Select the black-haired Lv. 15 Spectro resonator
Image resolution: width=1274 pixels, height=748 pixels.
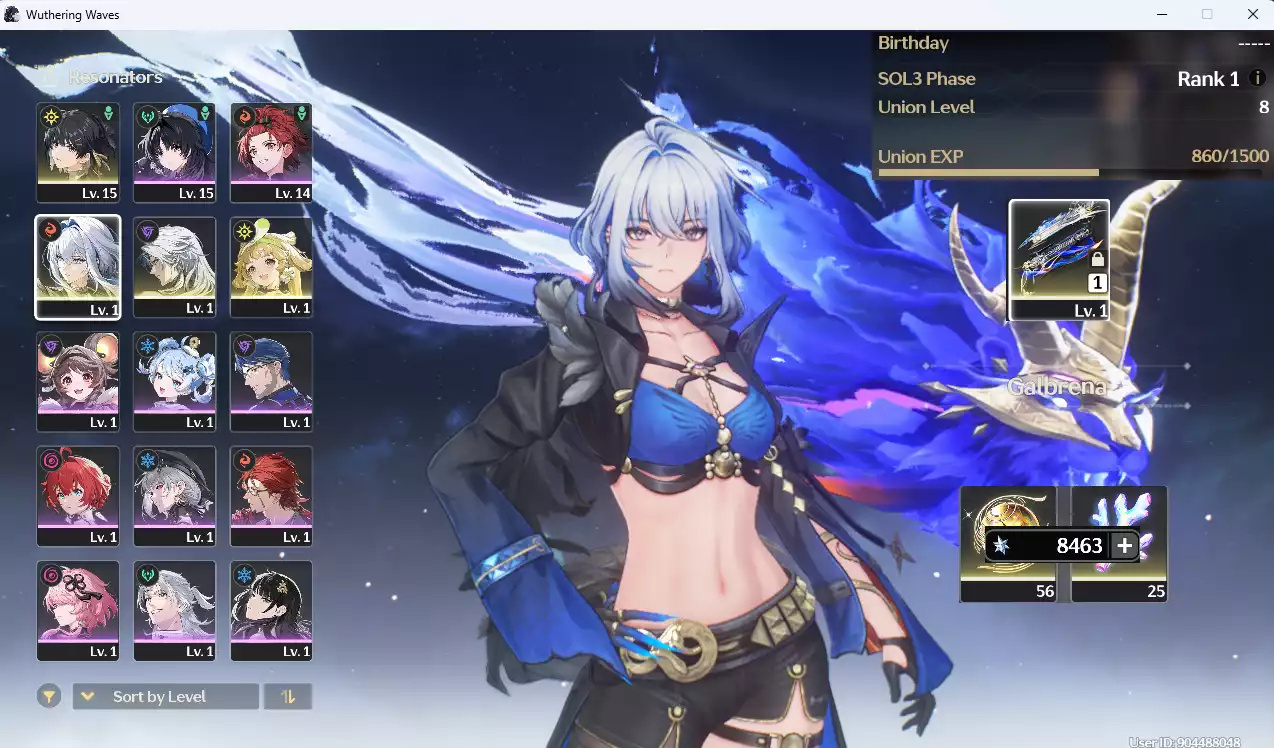(78, 152)
